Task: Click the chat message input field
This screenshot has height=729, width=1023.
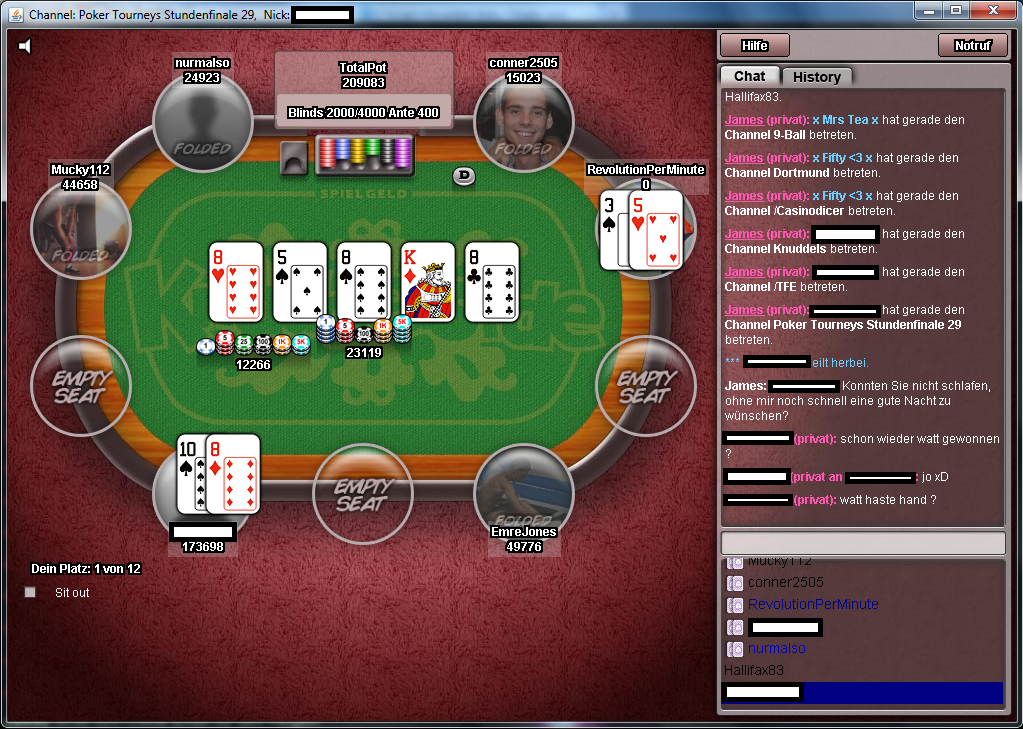Action: point(862,542)
